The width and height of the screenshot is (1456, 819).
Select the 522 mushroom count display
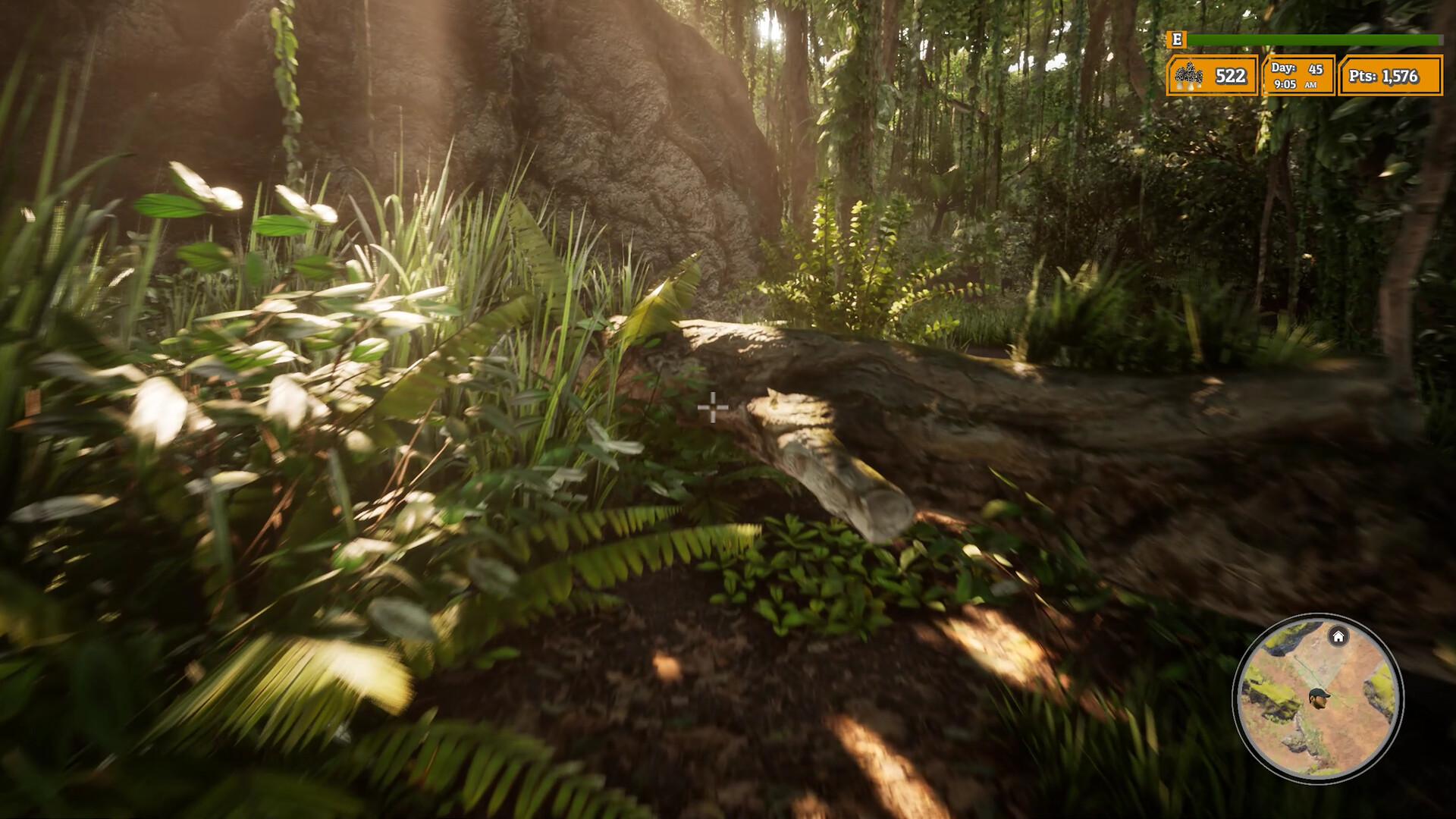1229,76
